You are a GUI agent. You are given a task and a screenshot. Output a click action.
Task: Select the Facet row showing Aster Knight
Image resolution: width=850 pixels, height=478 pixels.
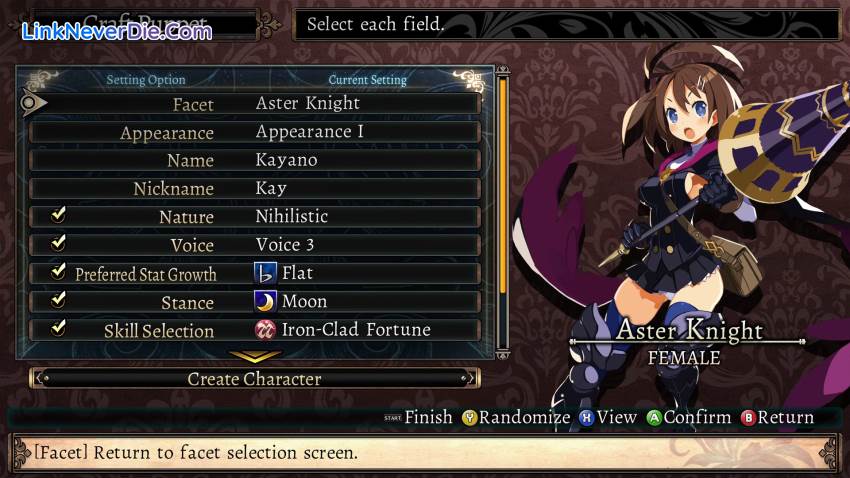pyautogui.click(x=255, y=103)
